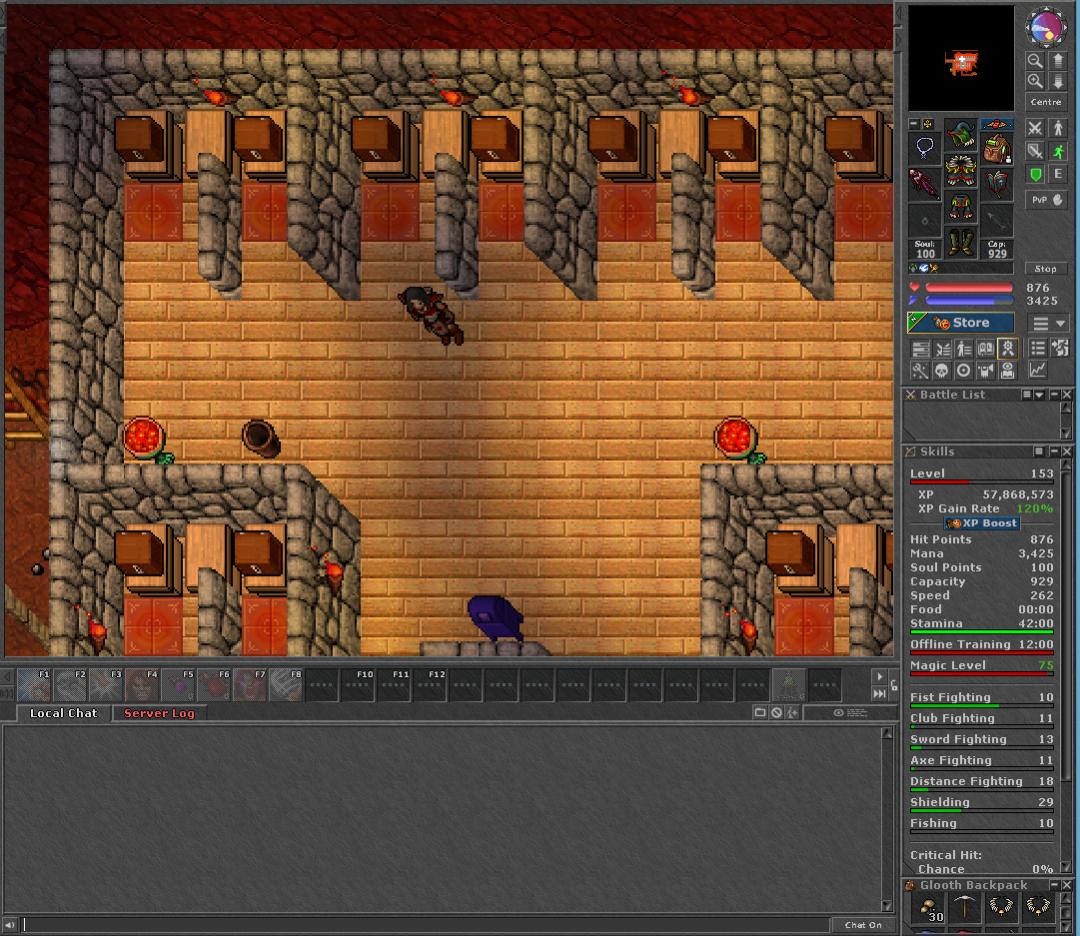Zoom in the minimap
The height and width of the screenshot is (936, 1080).
(1035, 81)
